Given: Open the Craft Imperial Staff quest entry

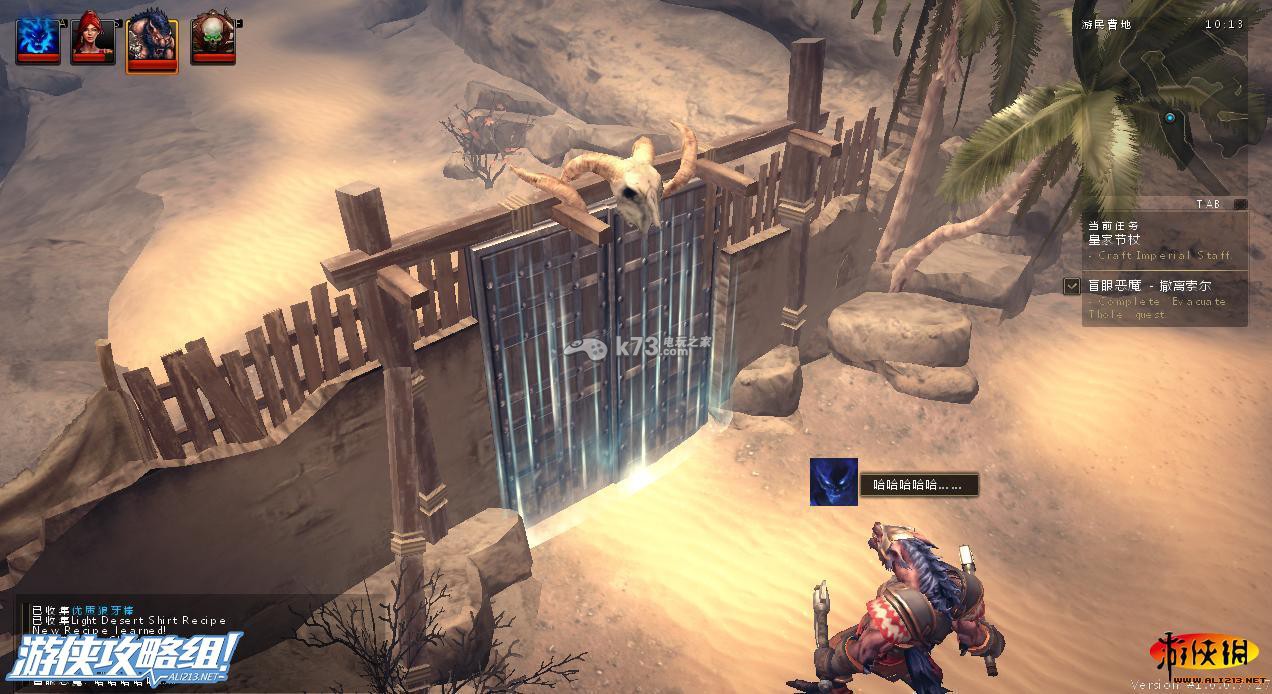Looking at the screenshot, I should point(1160,247).
